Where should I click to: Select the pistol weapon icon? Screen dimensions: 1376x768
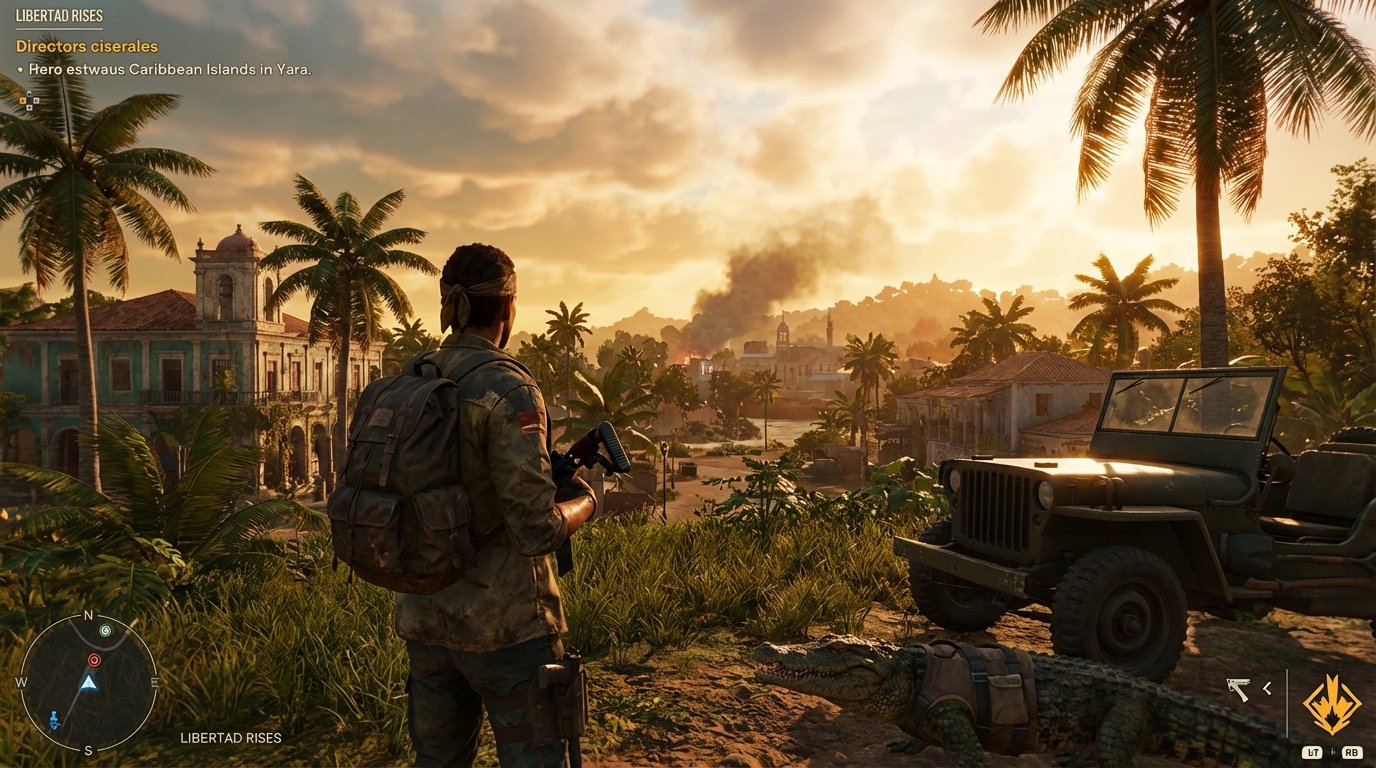point(1238,689)
